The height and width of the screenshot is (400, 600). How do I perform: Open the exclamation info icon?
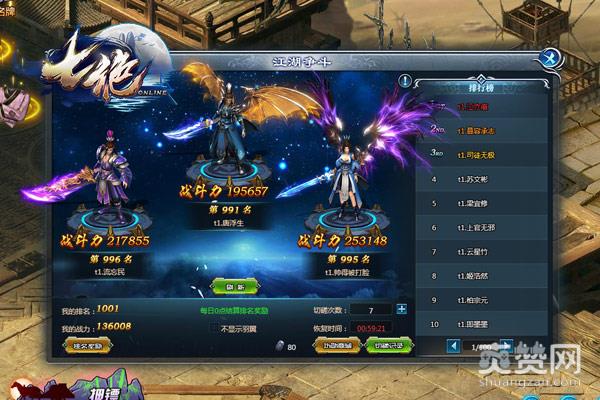coord(405,80)
